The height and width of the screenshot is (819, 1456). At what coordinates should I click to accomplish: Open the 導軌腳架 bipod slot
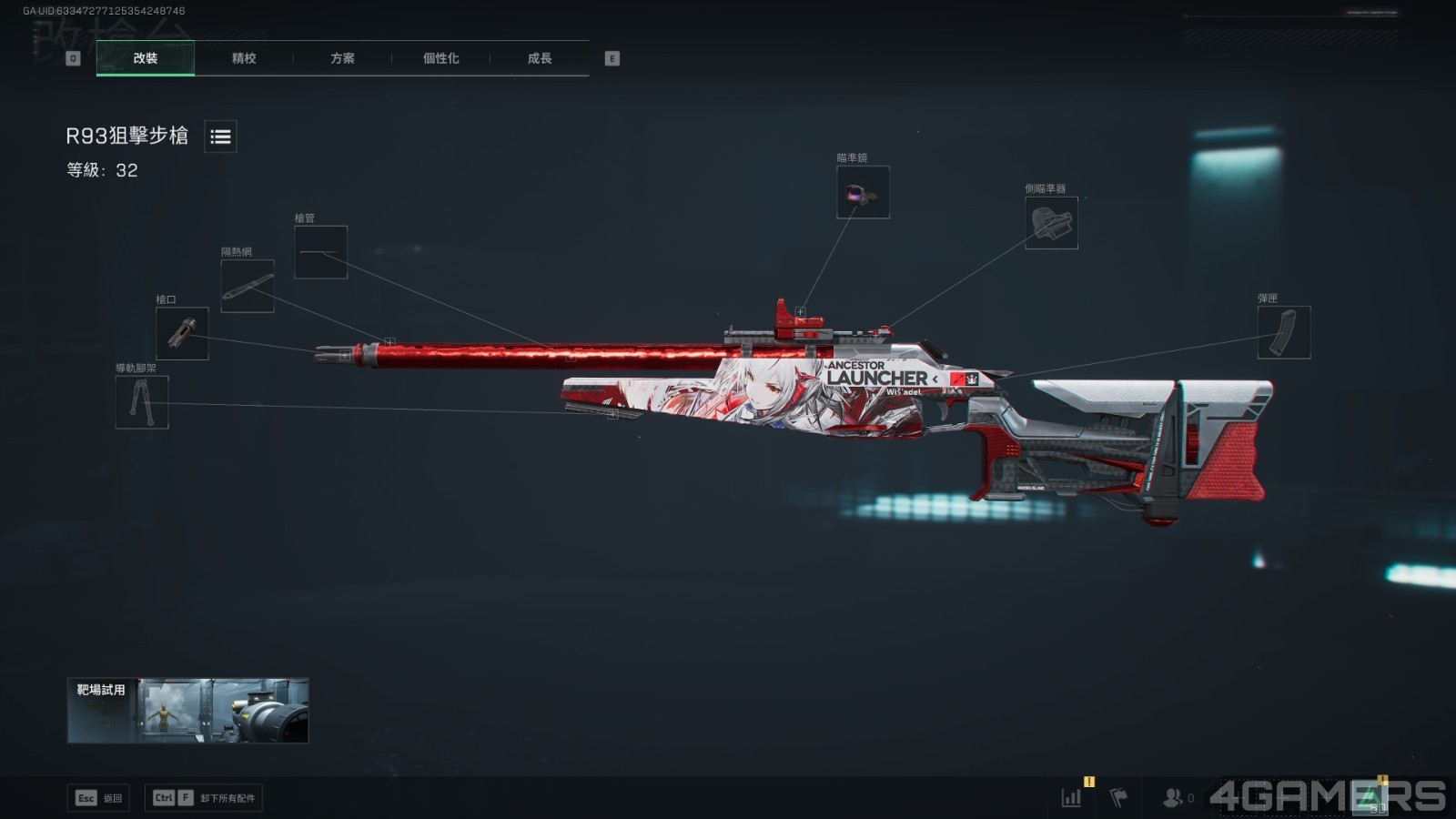142,402
